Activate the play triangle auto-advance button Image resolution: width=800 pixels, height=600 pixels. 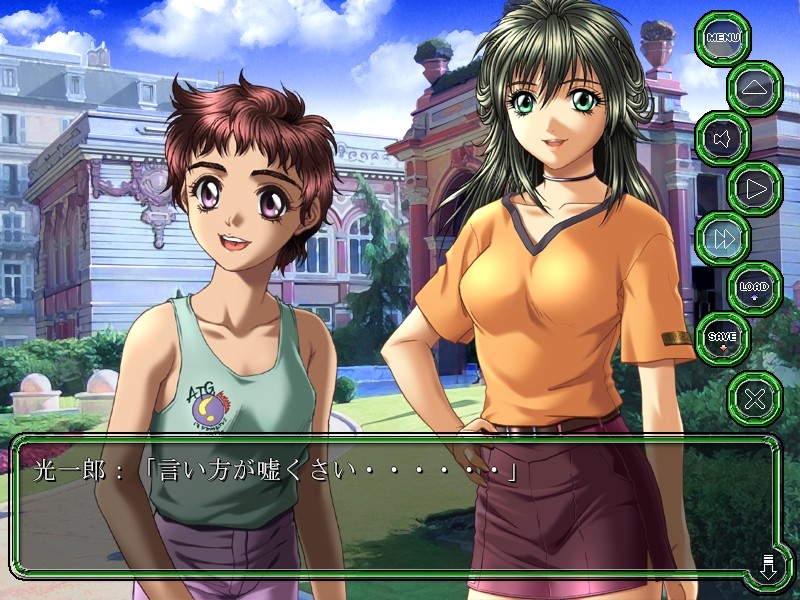tap(753, 188)
